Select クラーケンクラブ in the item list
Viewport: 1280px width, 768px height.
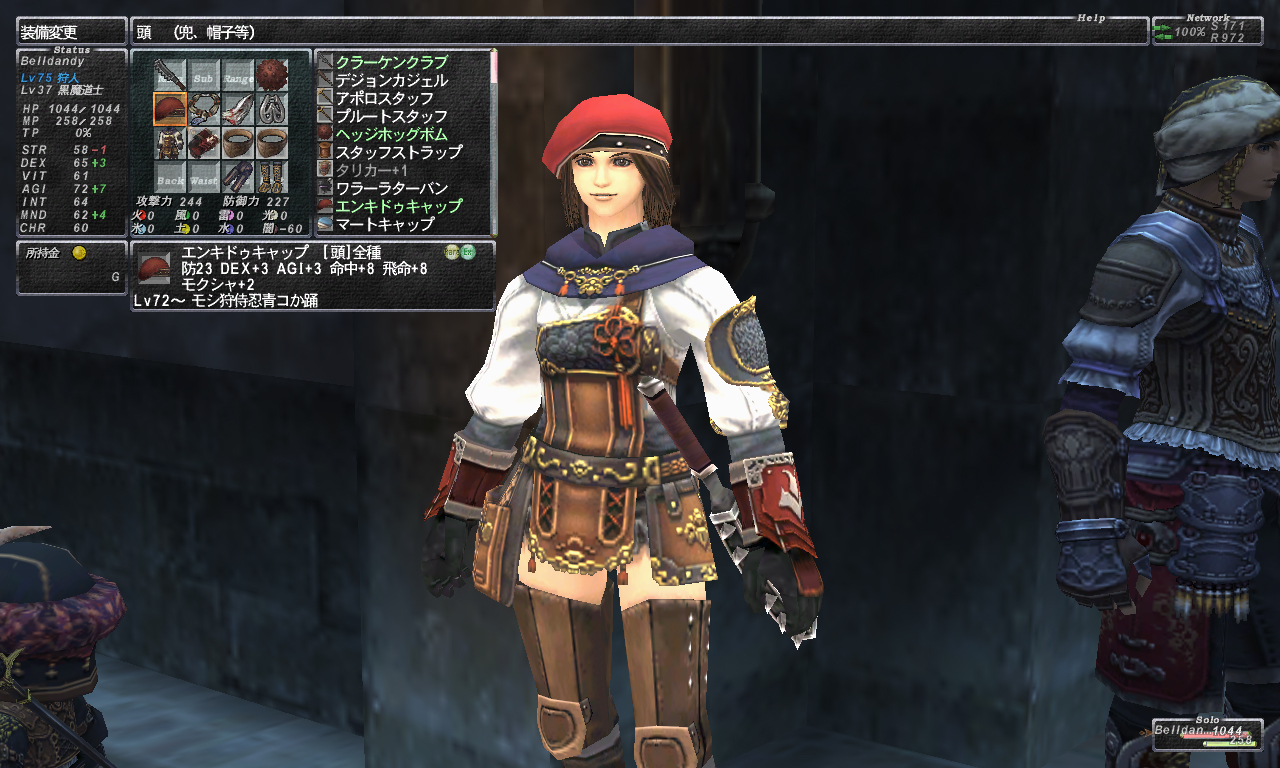pos(391,62)
